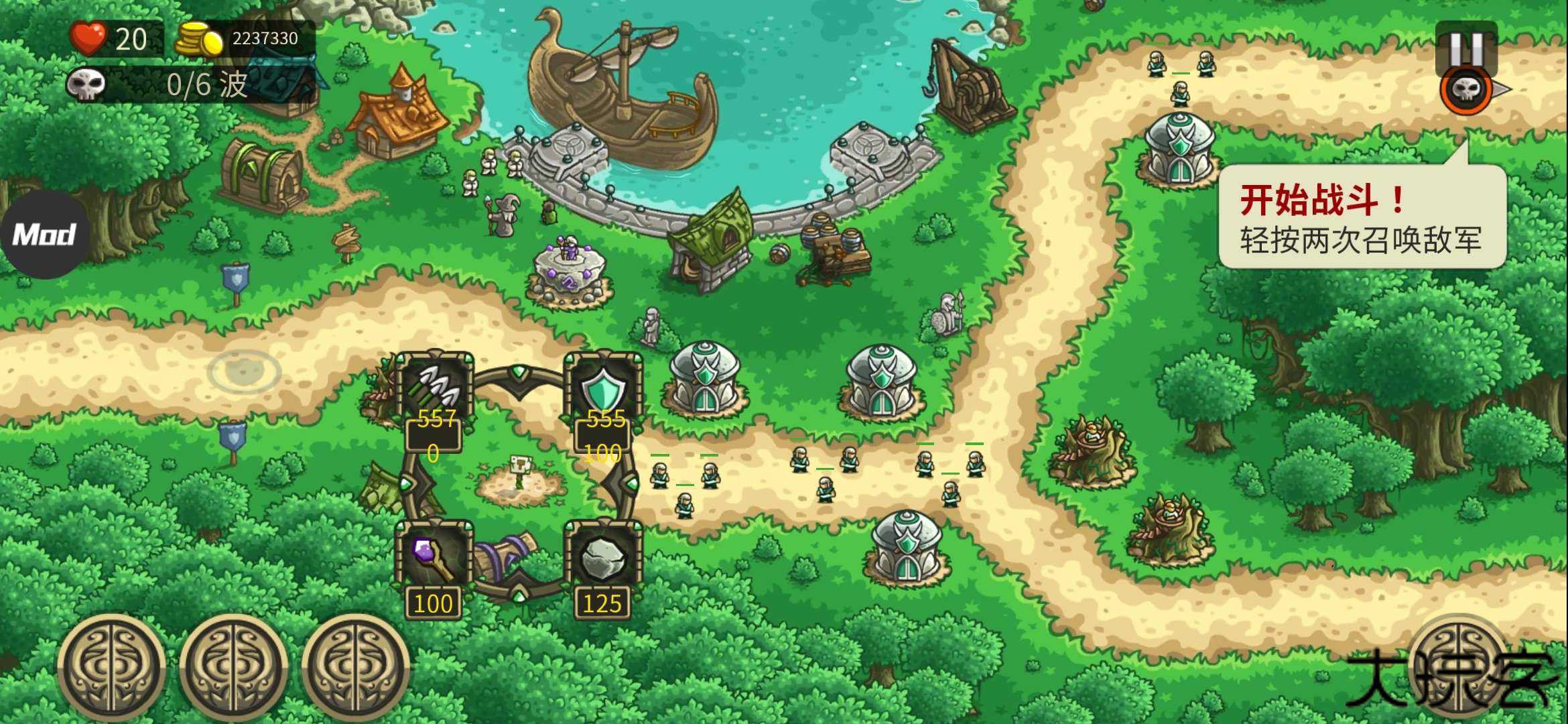Call the enemy wave with the skull icon
Screen dimensions: 1568x724
(x=1467, y=90)
